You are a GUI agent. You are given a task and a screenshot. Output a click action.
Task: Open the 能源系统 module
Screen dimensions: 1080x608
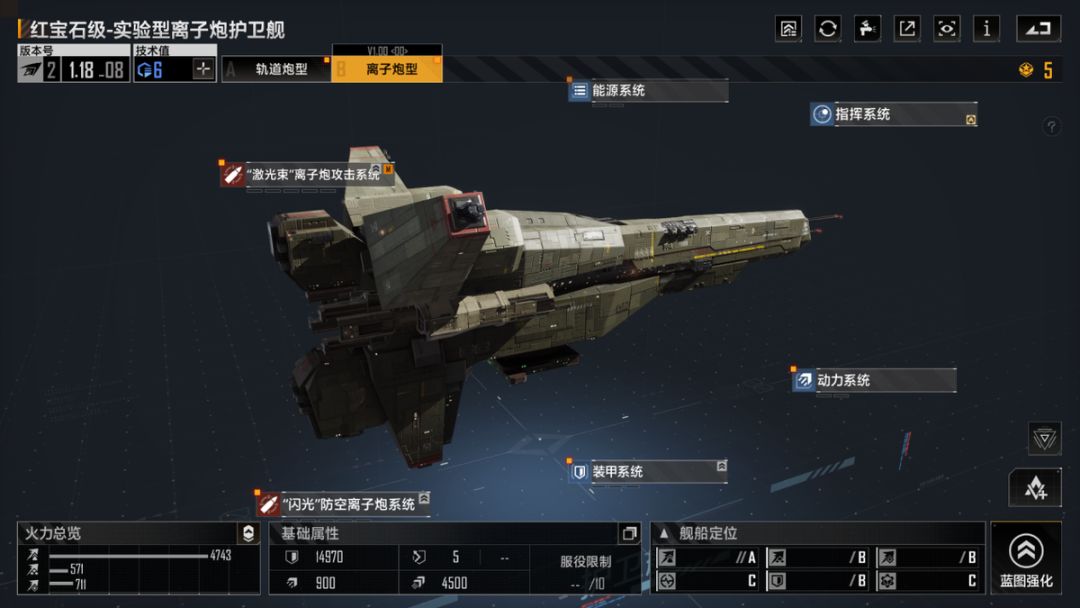[647, 91]
